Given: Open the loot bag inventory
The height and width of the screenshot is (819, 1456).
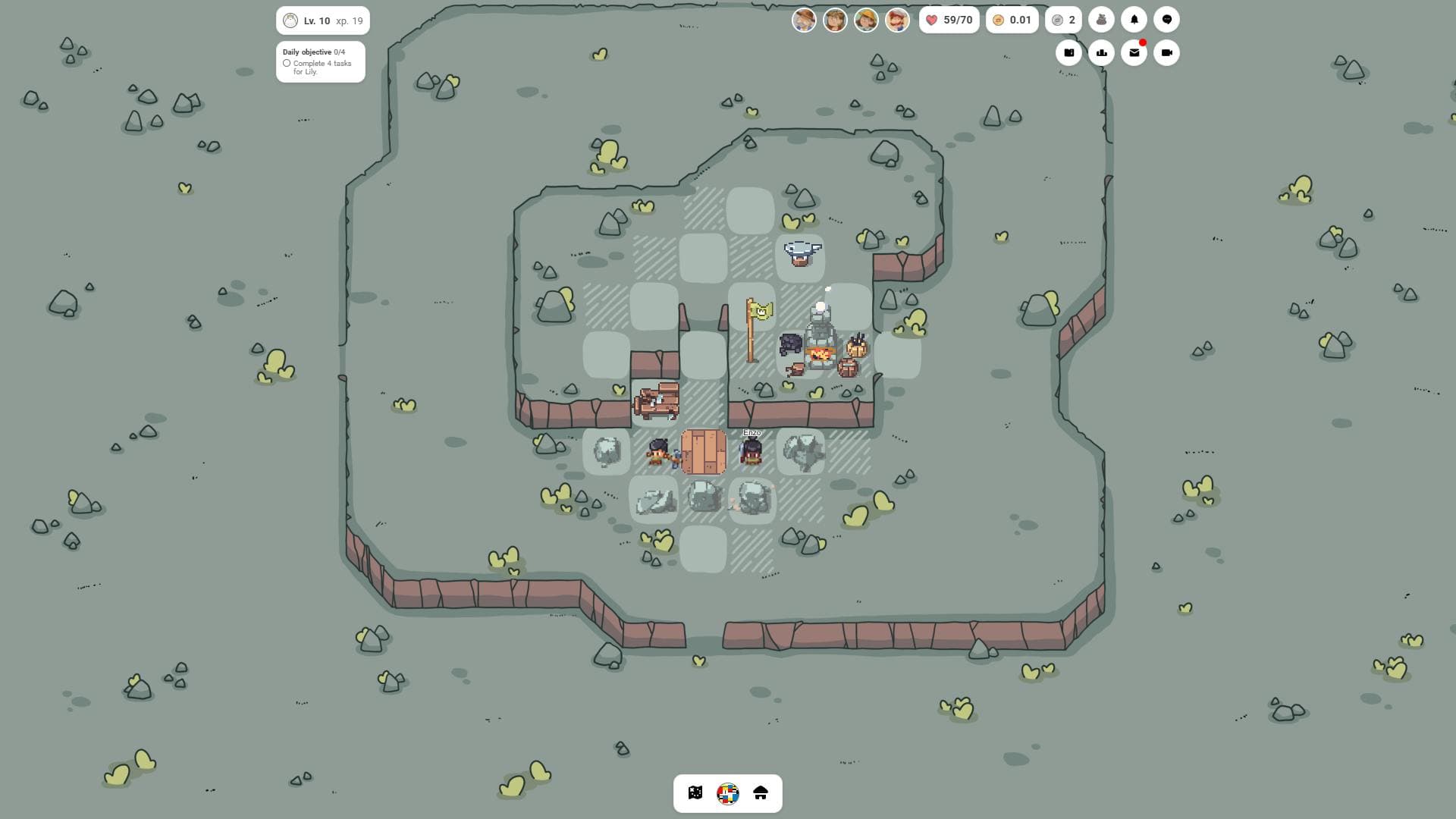Looking at the screenshot, I should 1101,19.
